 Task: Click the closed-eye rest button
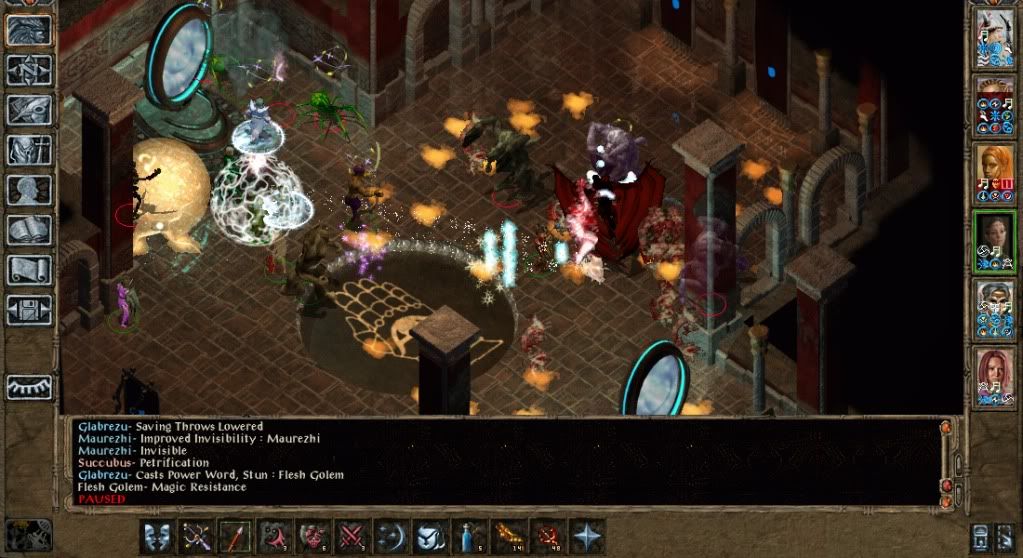point(29,387)
